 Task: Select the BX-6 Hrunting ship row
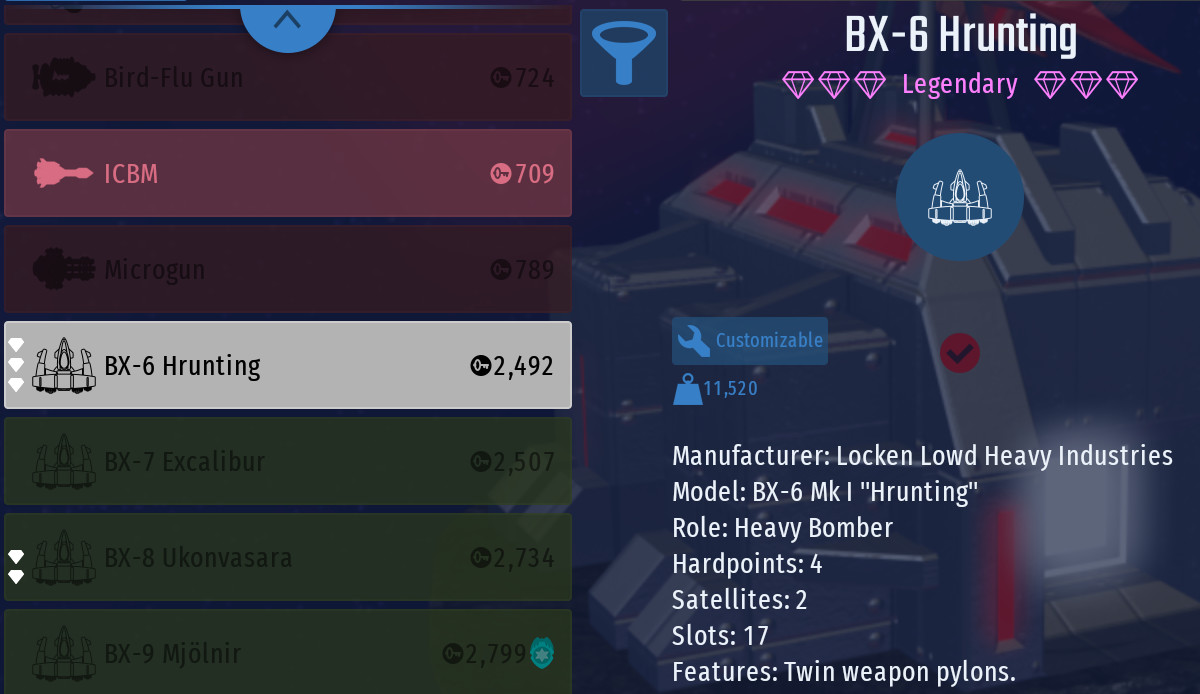point(288,365)
